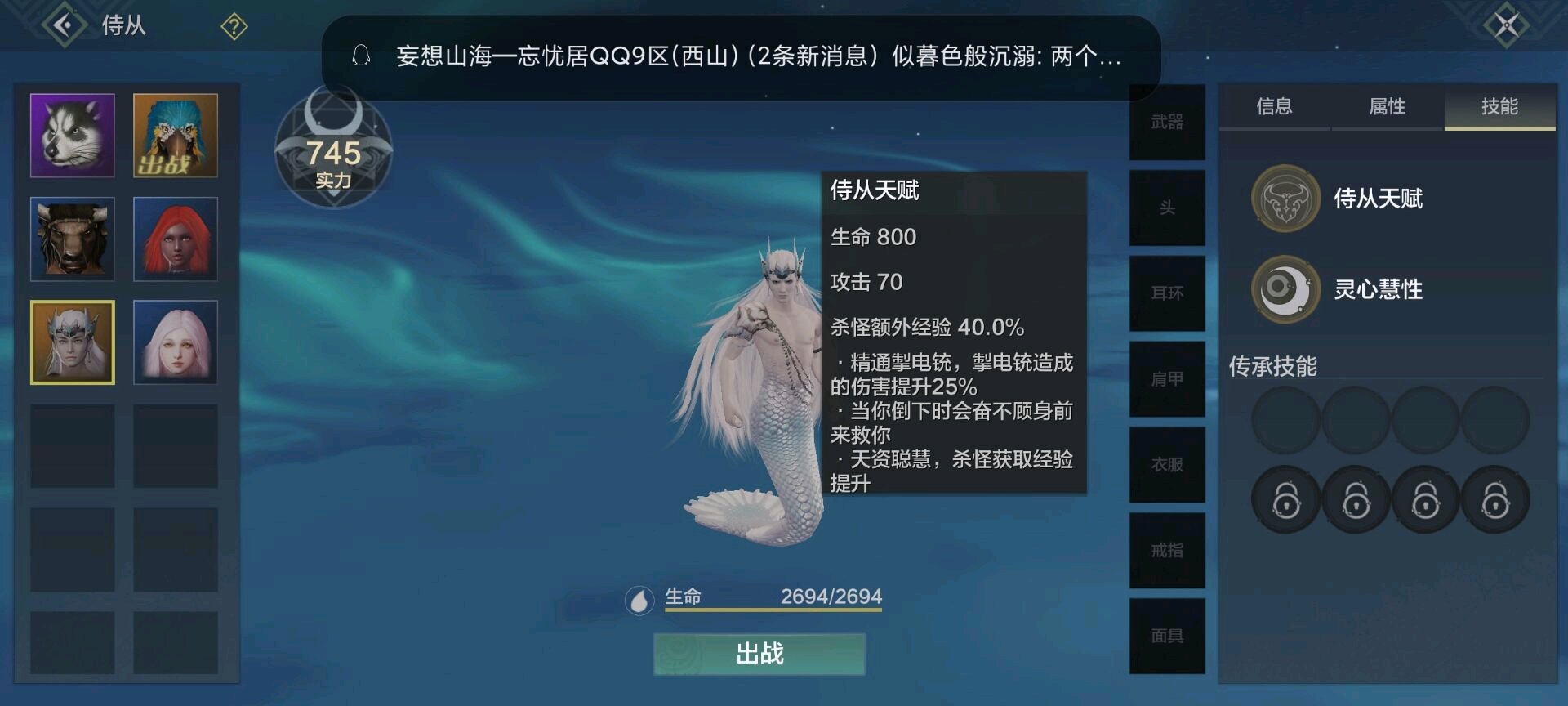Viewport: 1568px width, 706px height.
Task: Click the 肩甲 equipment slot
Action: point(1167,378)
